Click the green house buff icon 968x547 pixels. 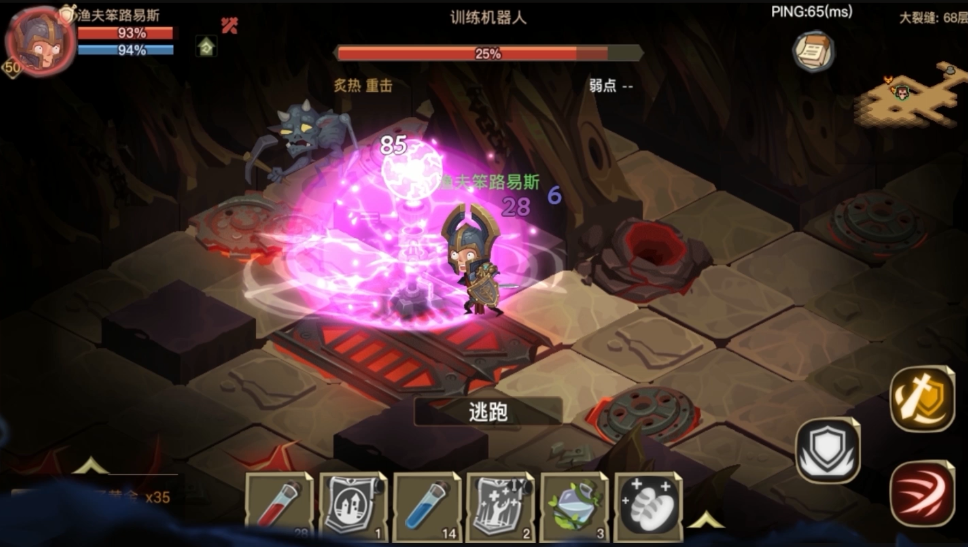coord(206,46)
